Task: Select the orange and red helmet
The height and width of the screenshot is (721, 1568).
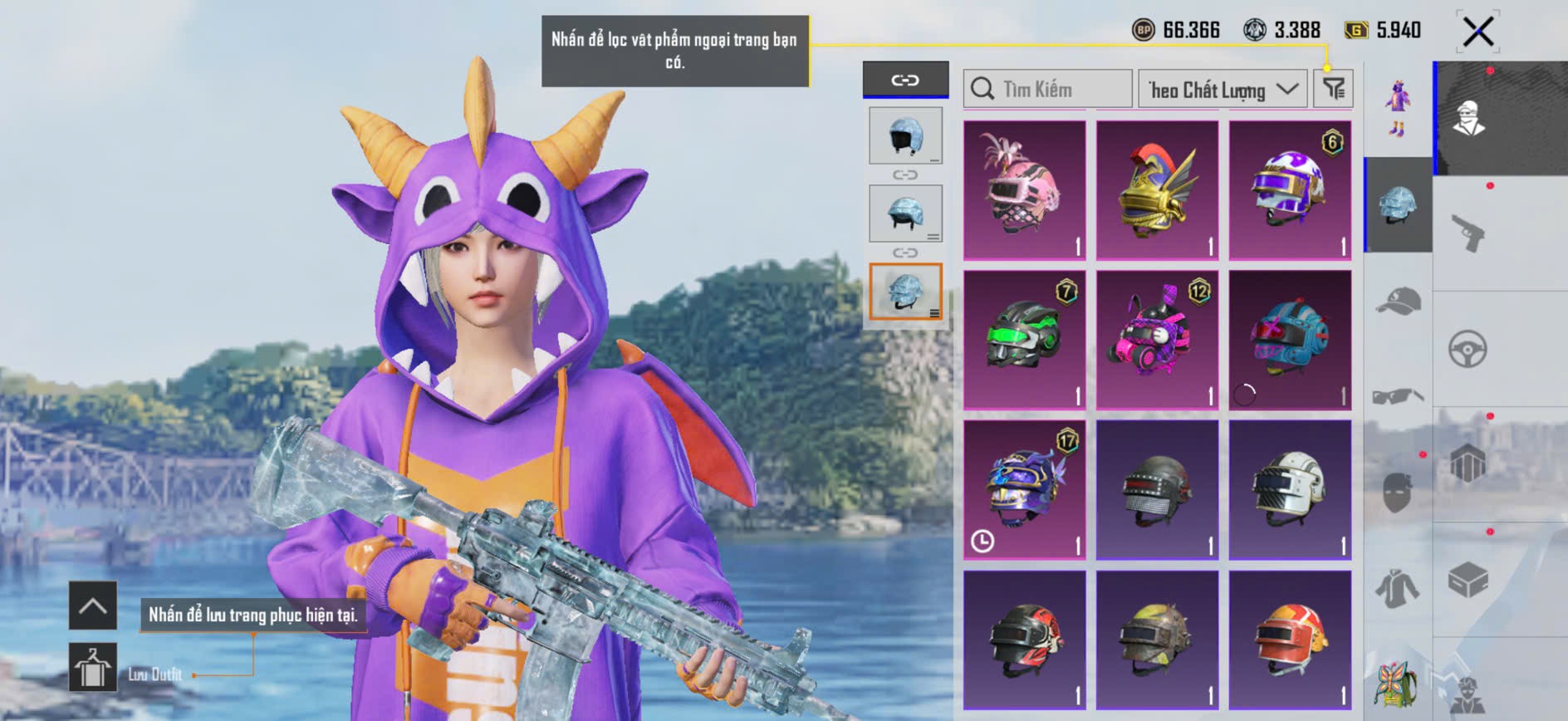Action: (x=1290, y=639)
